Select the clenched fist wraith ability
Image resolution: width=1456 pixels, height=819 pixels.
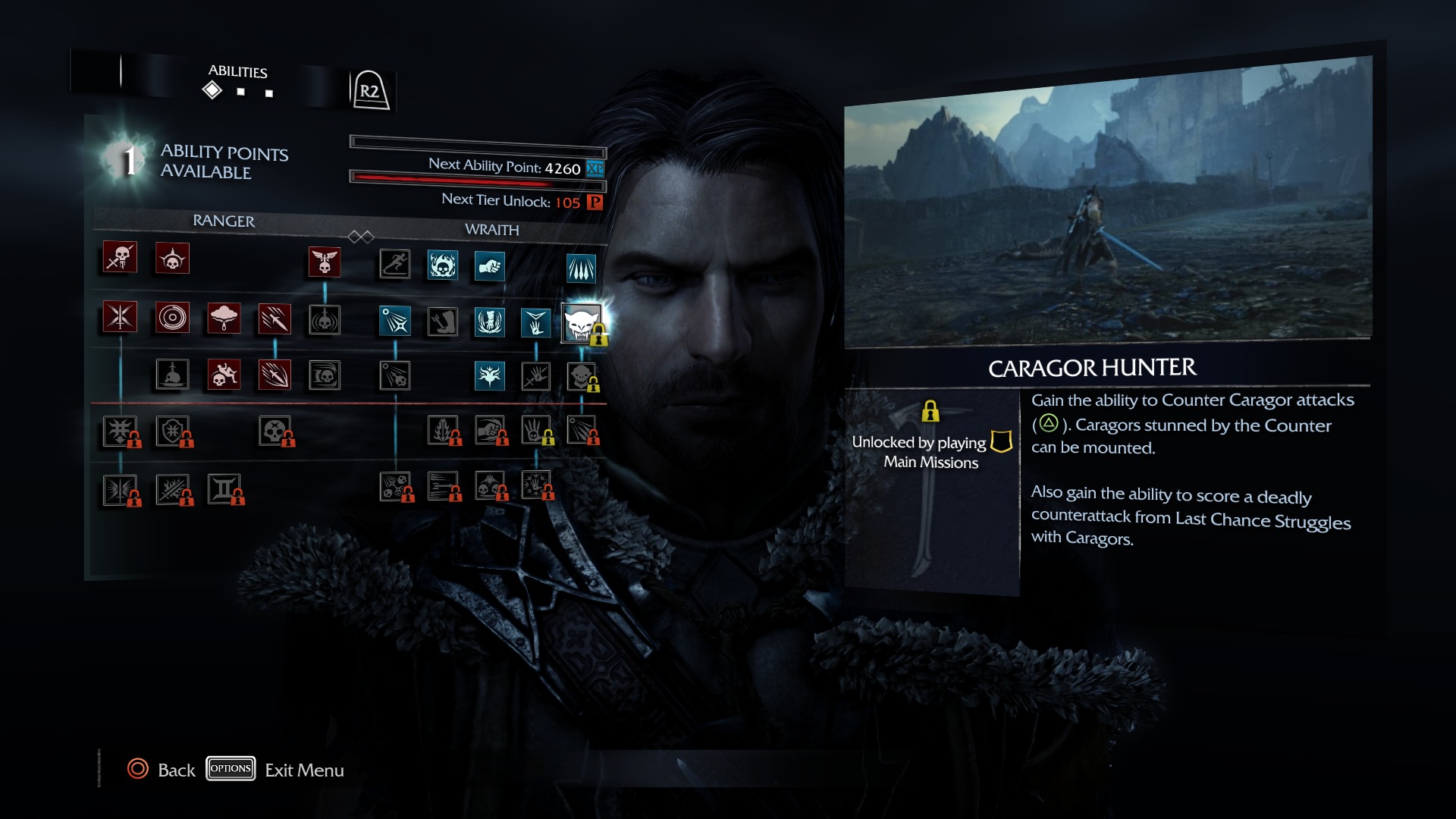(490, 266)
